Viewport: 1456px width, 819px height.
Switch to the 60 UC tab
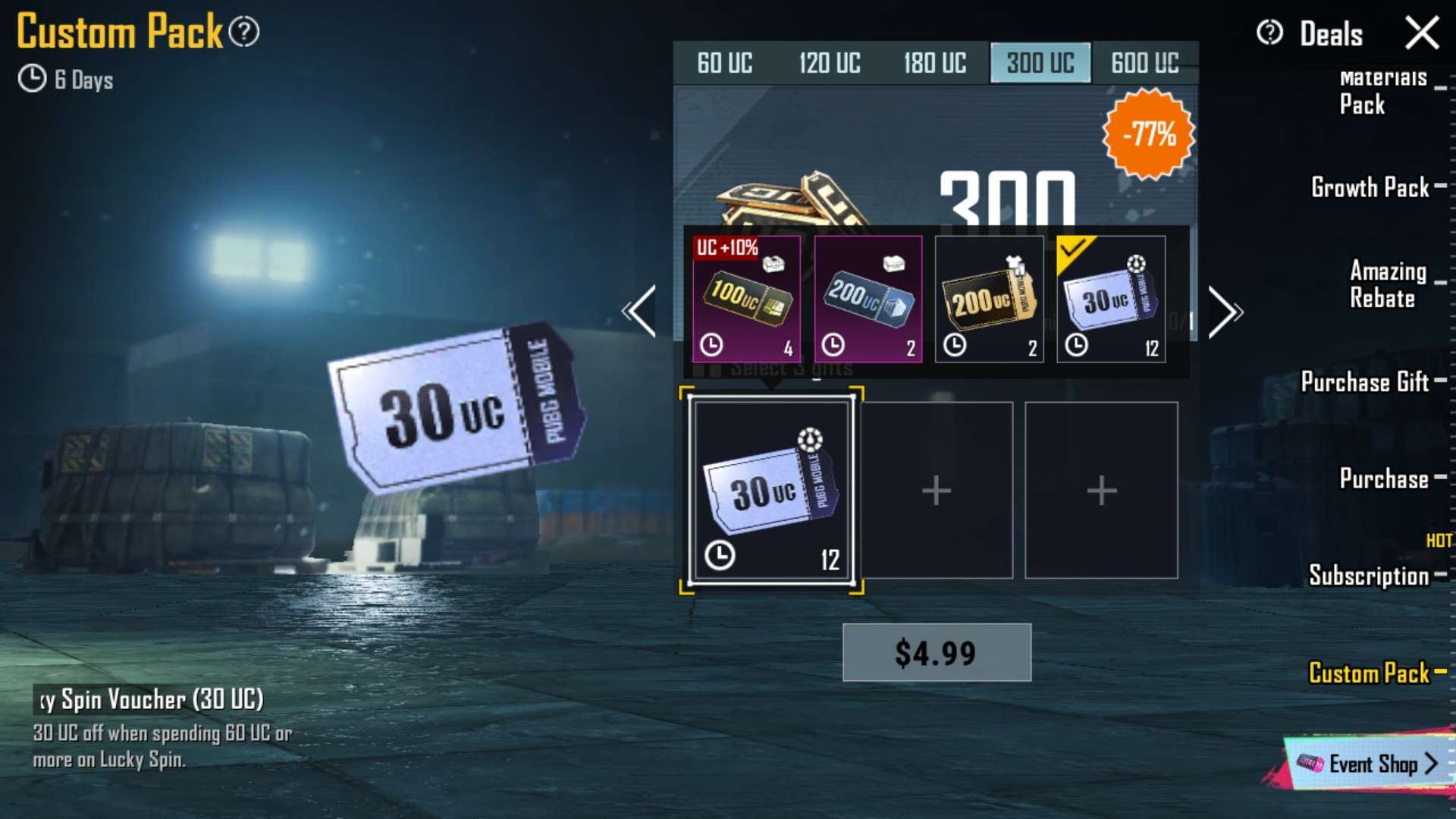726,64
